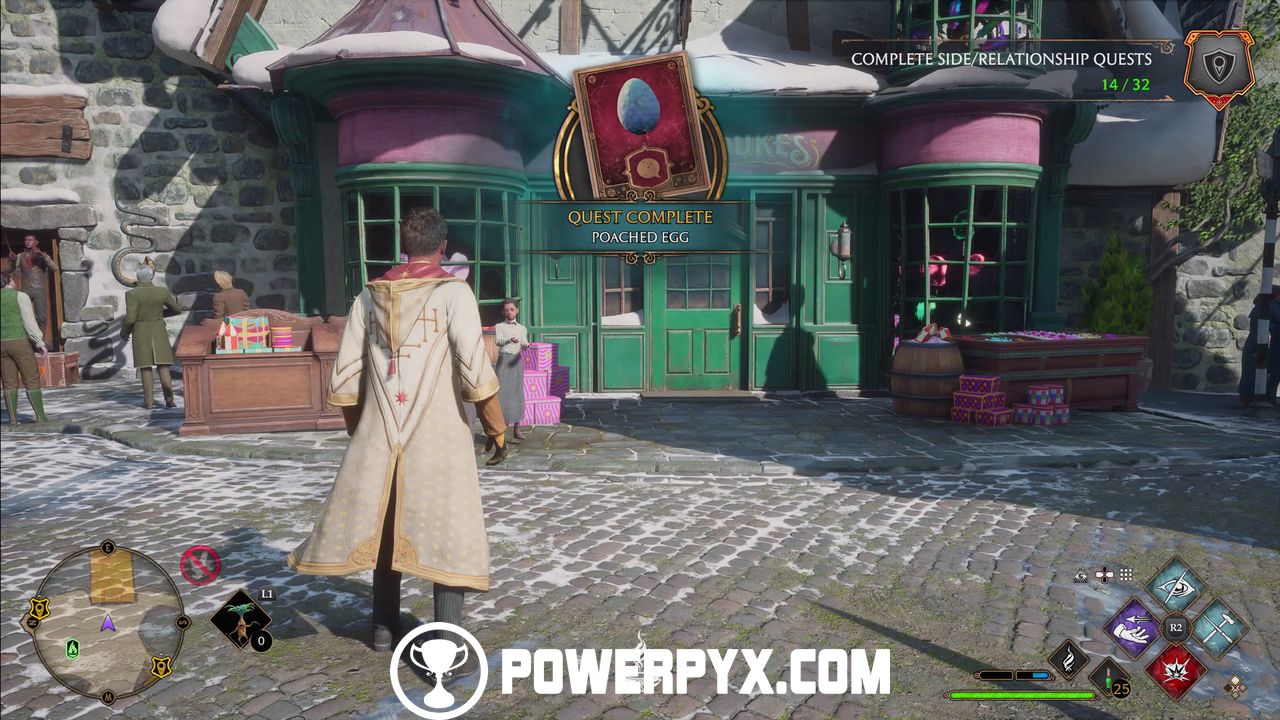Toggle the winged broom indicator near the d-pad icon
The height and width of the screenshot is (720, 1280).
(1081, 575)
